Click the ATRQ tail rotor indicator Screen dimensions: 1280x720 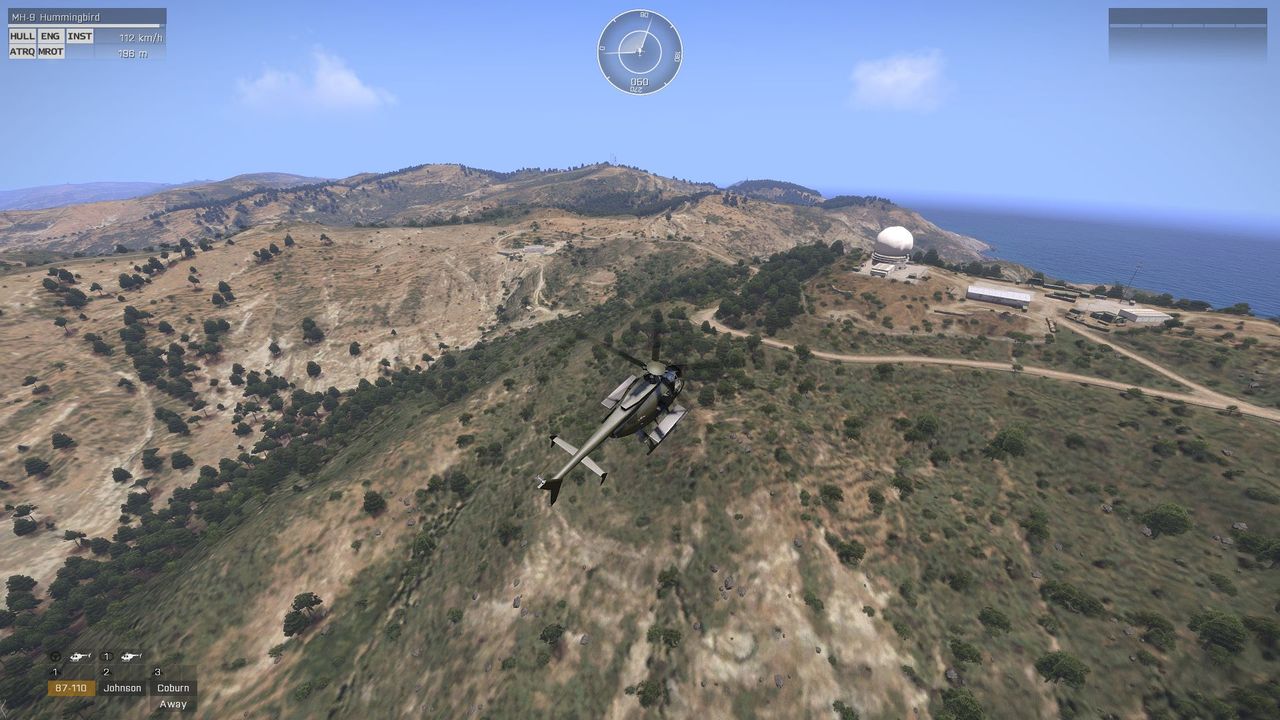point(22,52)
